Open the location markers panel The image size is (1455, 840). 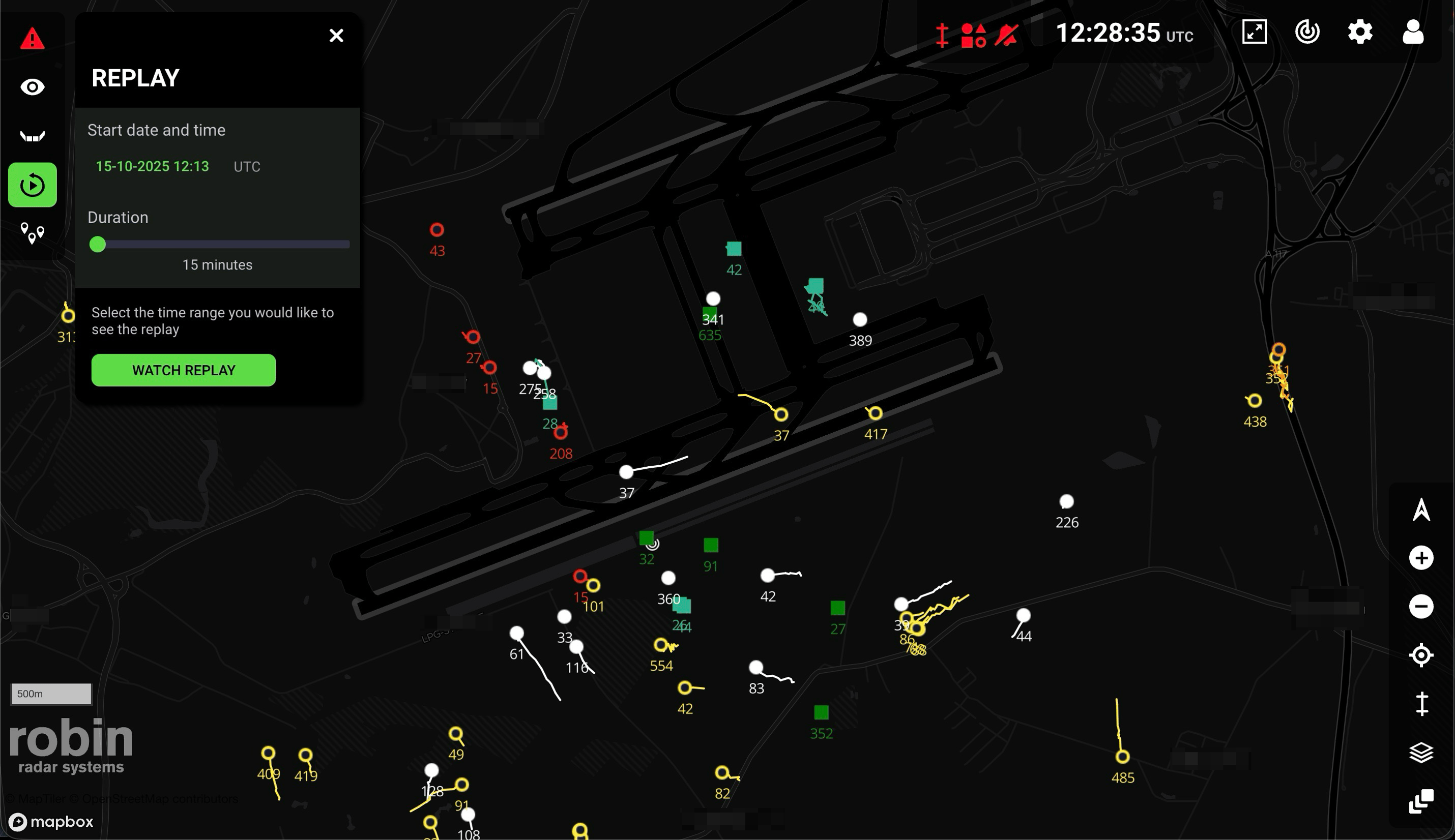click(33, 232)
